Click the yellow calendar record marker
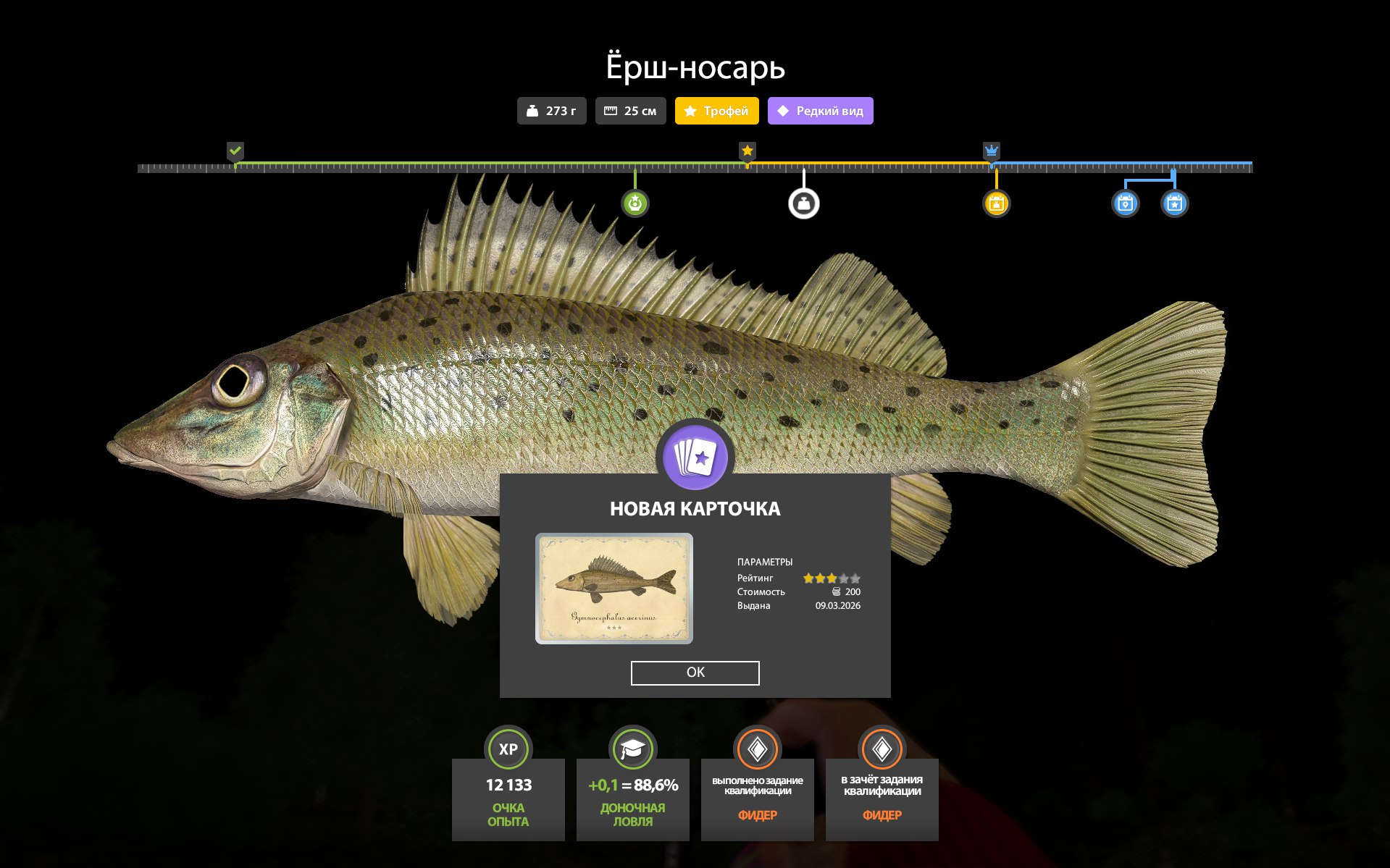The width and height of the screenshot is (1390, 868). point(996,203)
